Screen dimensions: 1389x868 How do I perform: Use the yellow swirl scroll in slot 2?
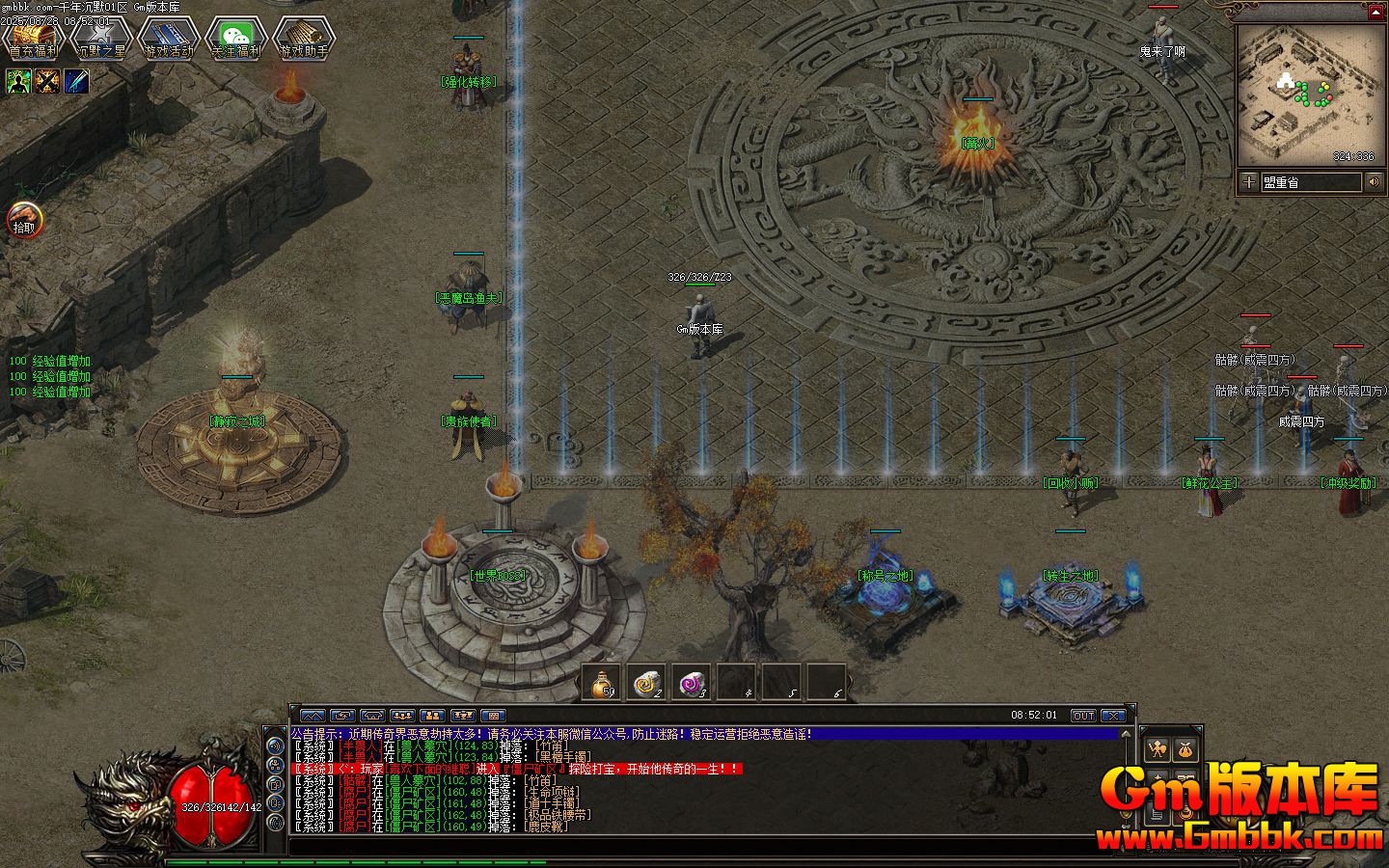coord(647,683)
